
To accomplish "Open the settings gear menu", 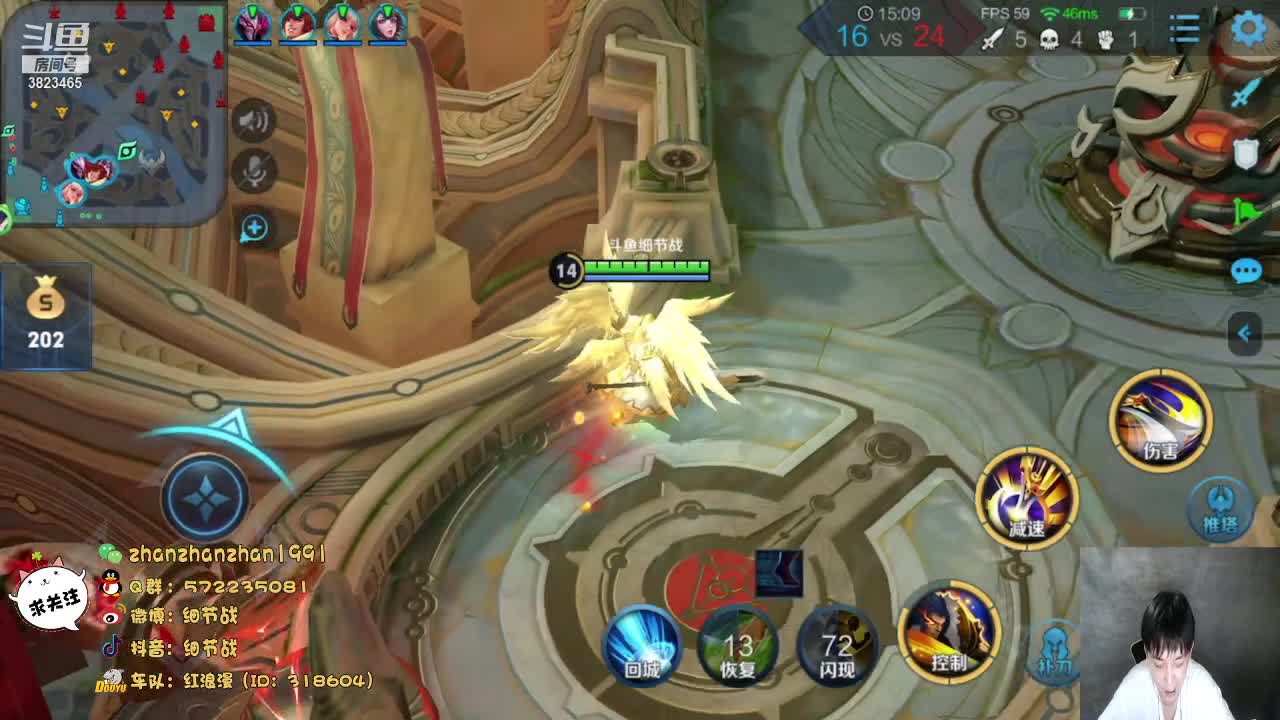I will 1249,29.
